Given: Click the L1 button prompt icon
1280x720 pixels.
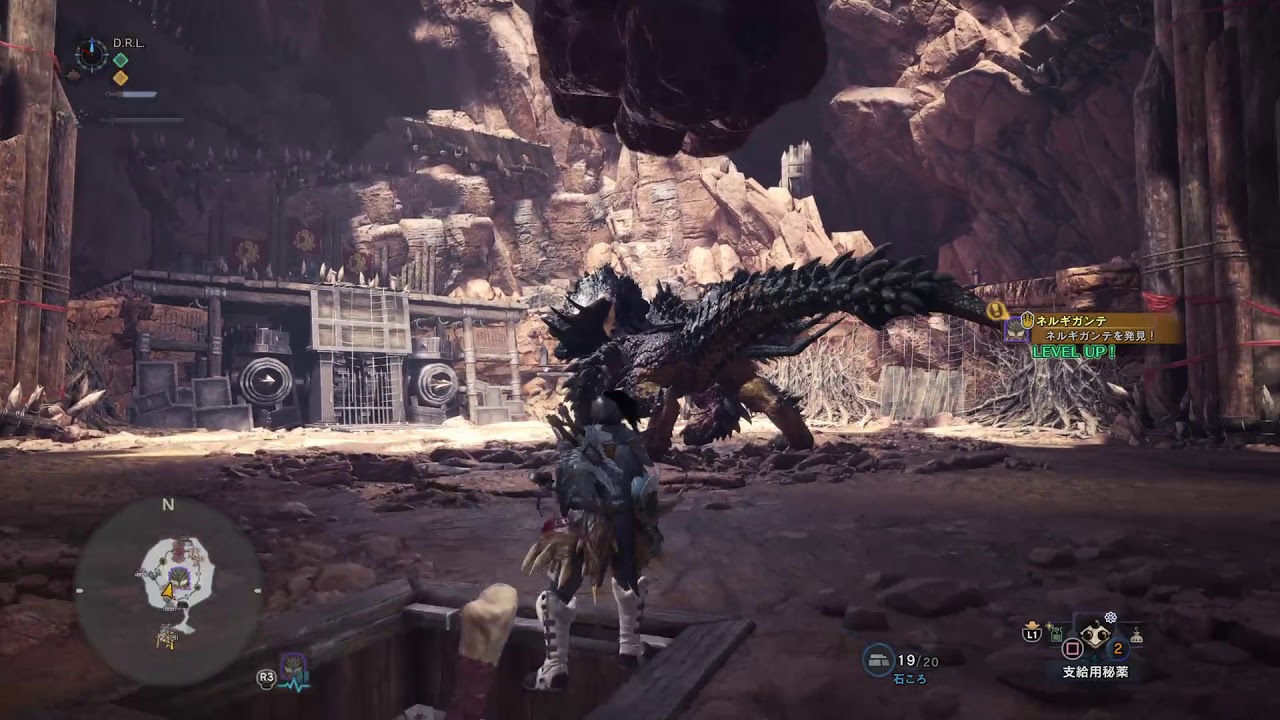Looking at the screenshot, I should [x=1031, y=634].
